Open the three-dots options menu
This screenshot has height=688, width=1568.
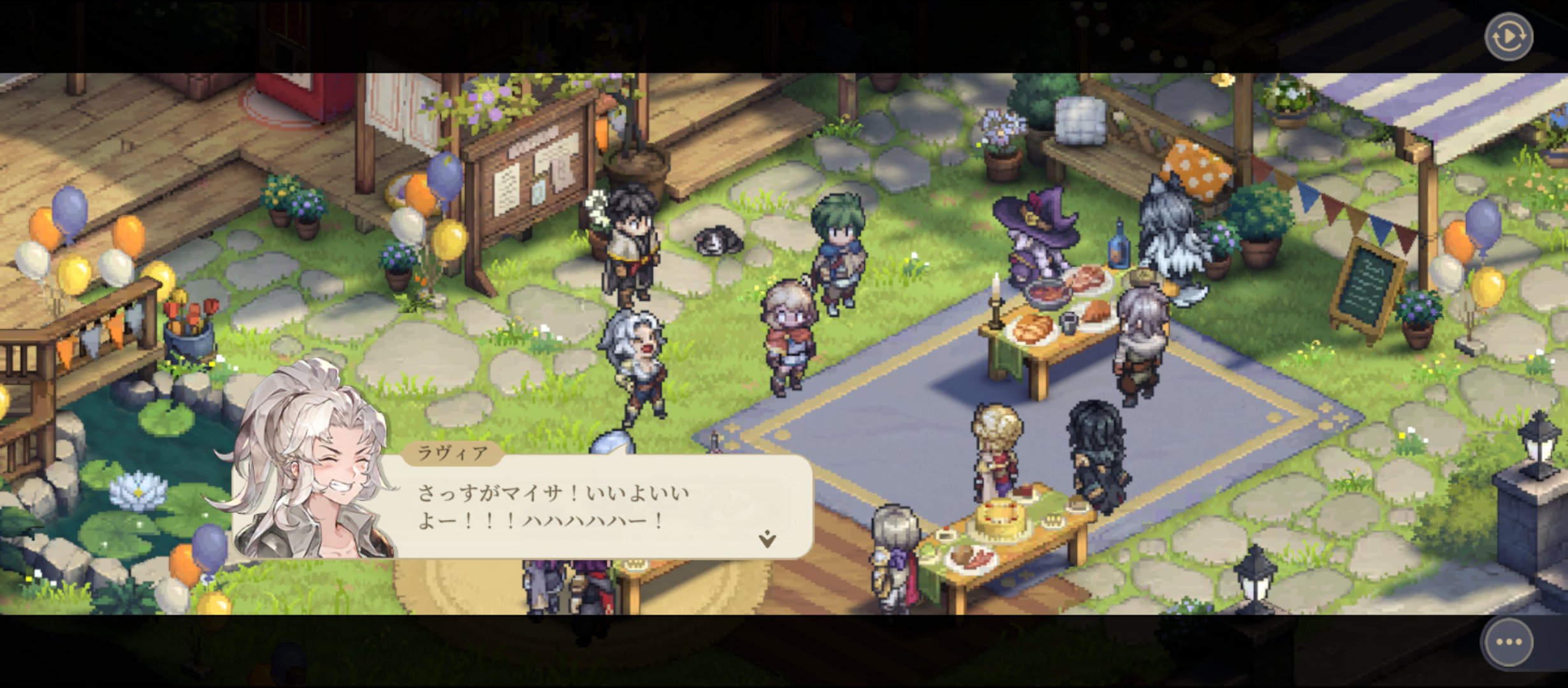[x=1508, y=641]
